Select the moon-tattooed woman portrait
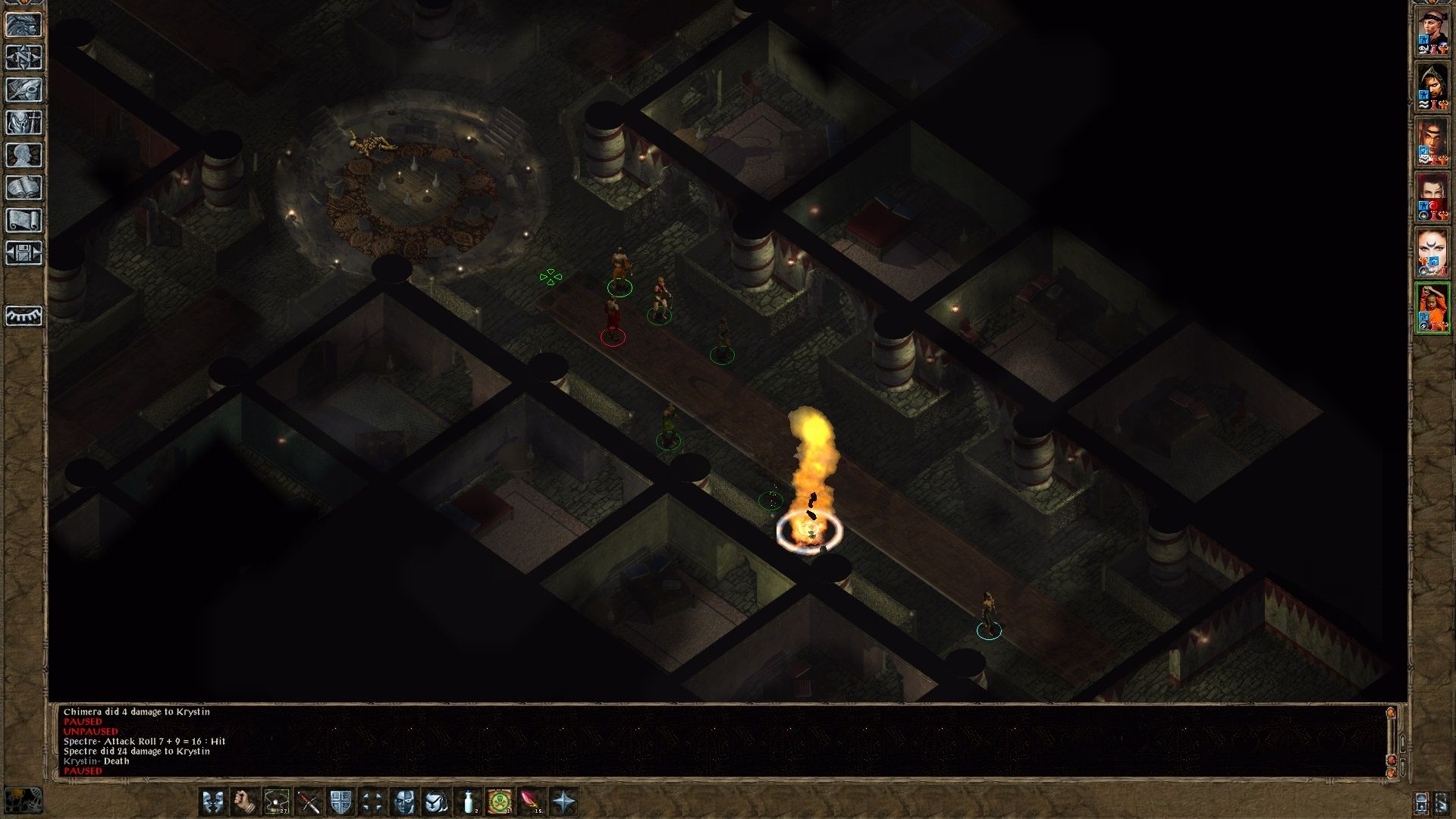The height and width of the screenshot is (819, 1456). [1432, 254]
